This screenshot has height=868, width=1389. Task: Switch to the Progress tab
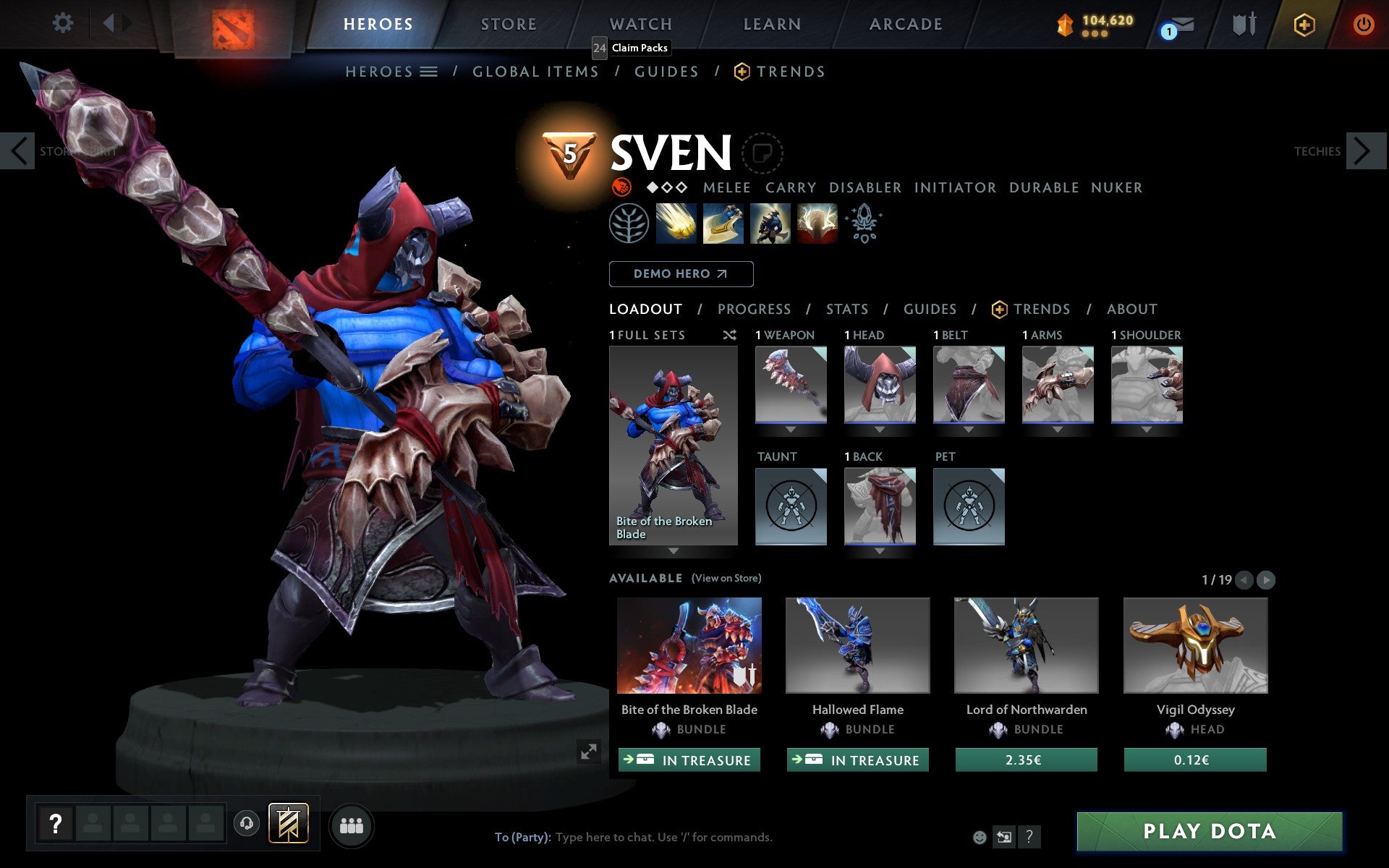(754, 309)
